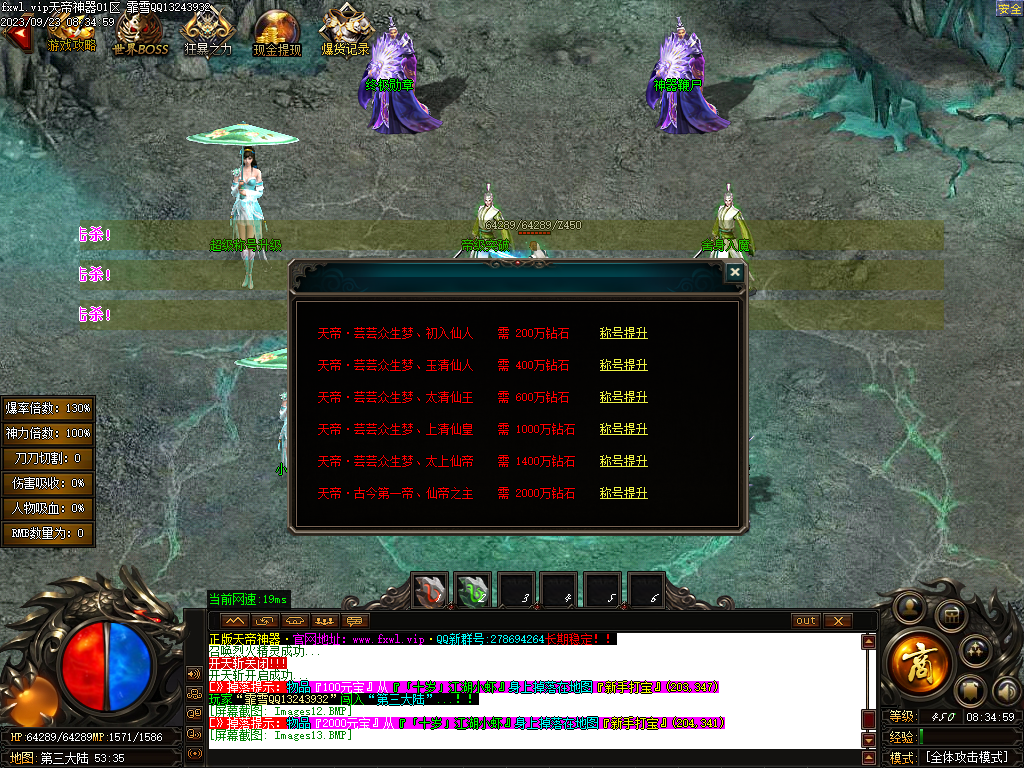View the 爆货记录 drop records
The height and width of the screenshot is (768, 1024).
(345, 35)
